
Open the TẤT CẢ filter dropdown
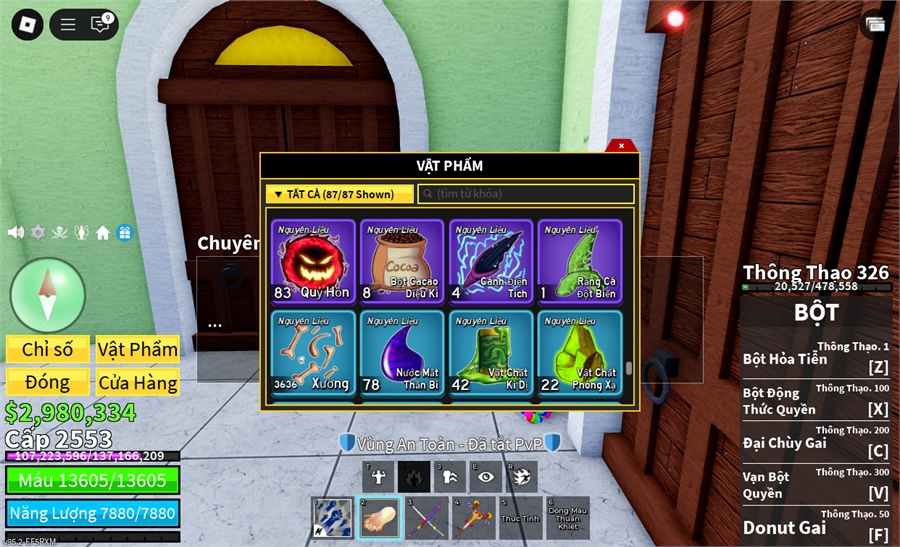(x=339, y=194)
